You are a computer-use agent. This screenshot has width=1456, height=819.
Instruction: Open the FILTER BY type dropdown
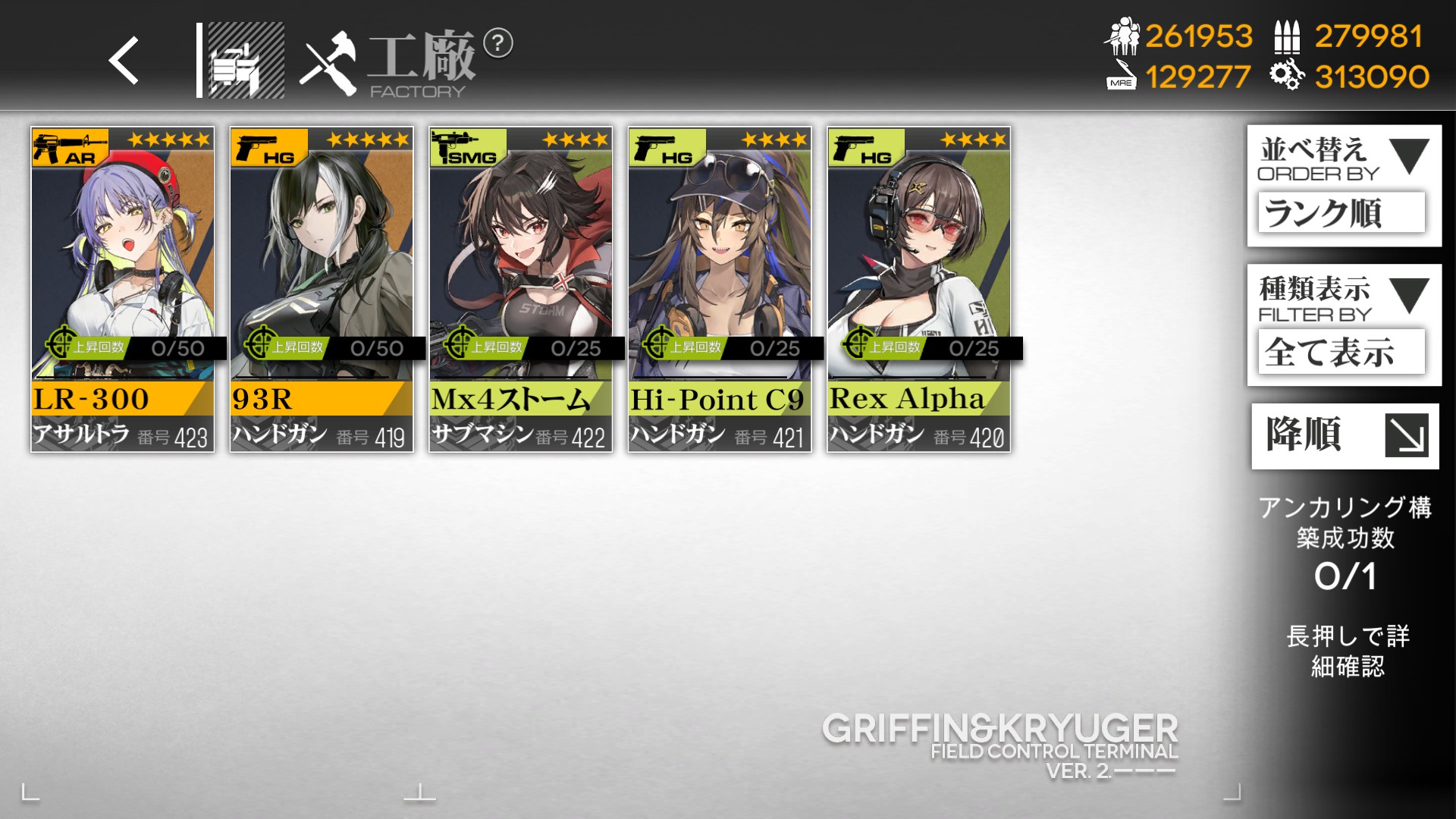pos(1344,325)
